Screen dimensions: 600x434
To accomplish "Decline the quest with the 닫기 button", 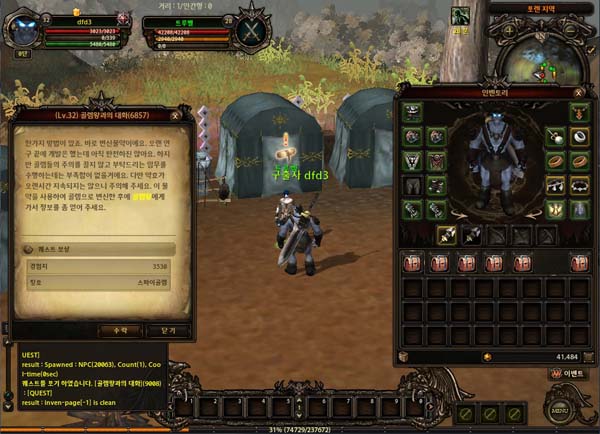I will click(167, 331).
